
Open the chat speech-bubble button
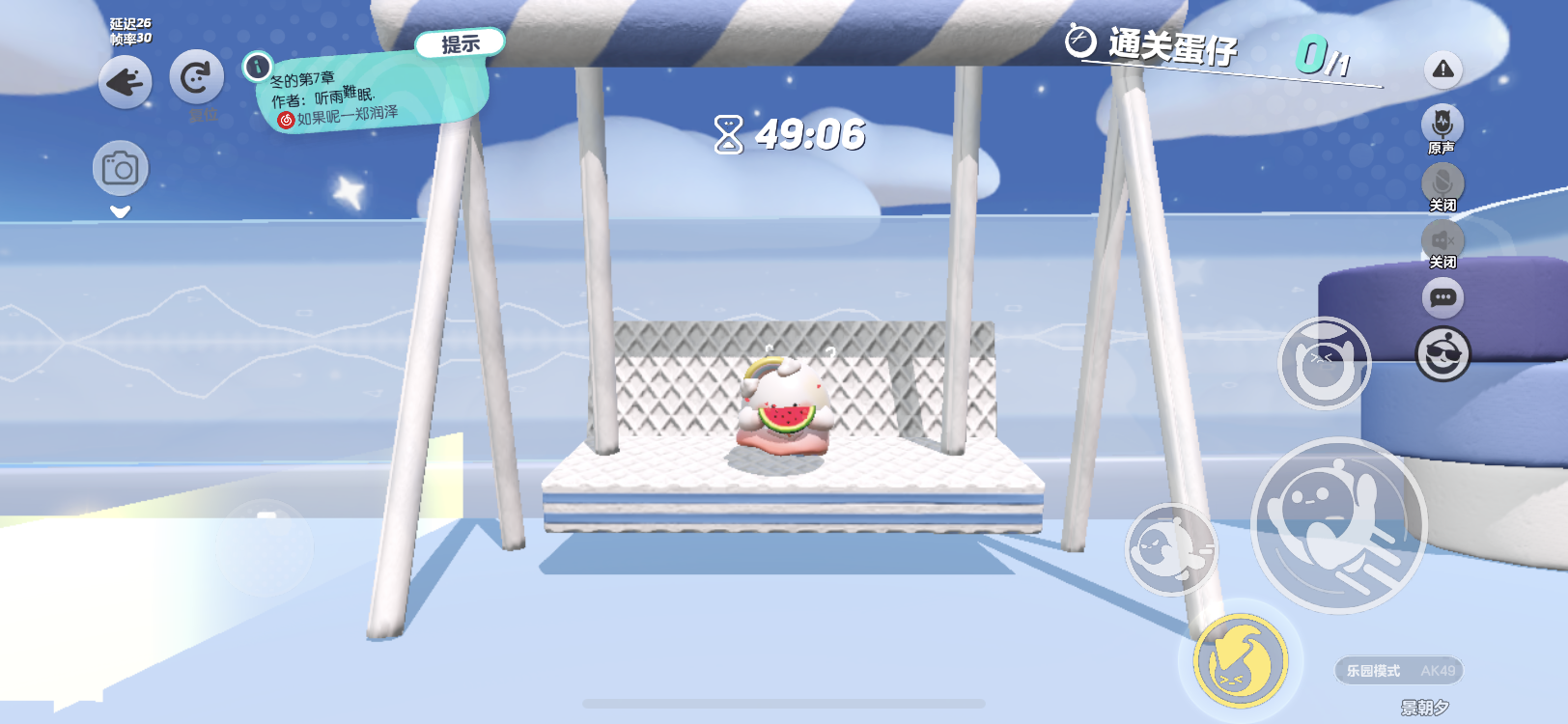pyautogui.click(x=1442, y=297)
